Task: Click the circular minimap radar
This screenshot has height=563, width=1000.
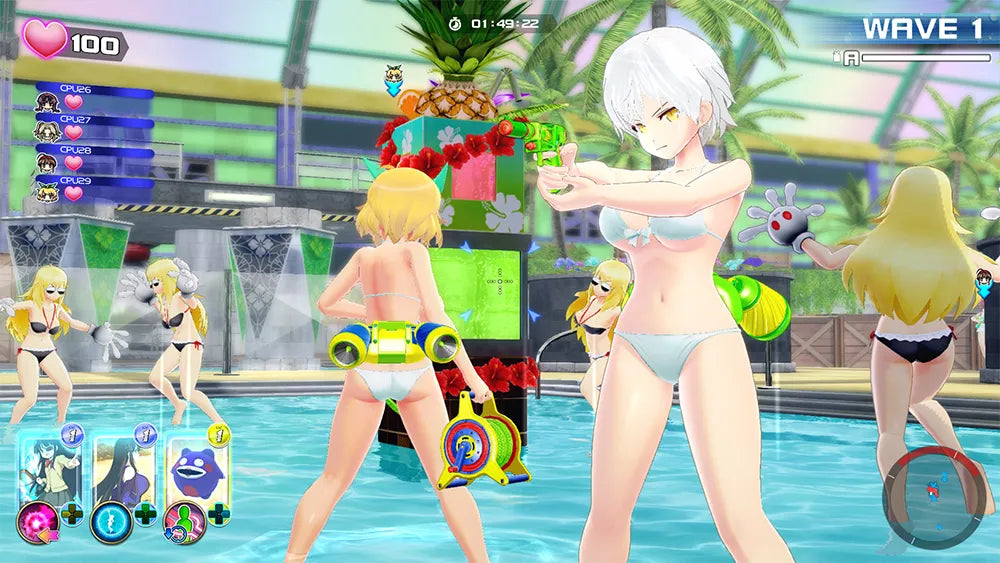Action: [934, 497]
